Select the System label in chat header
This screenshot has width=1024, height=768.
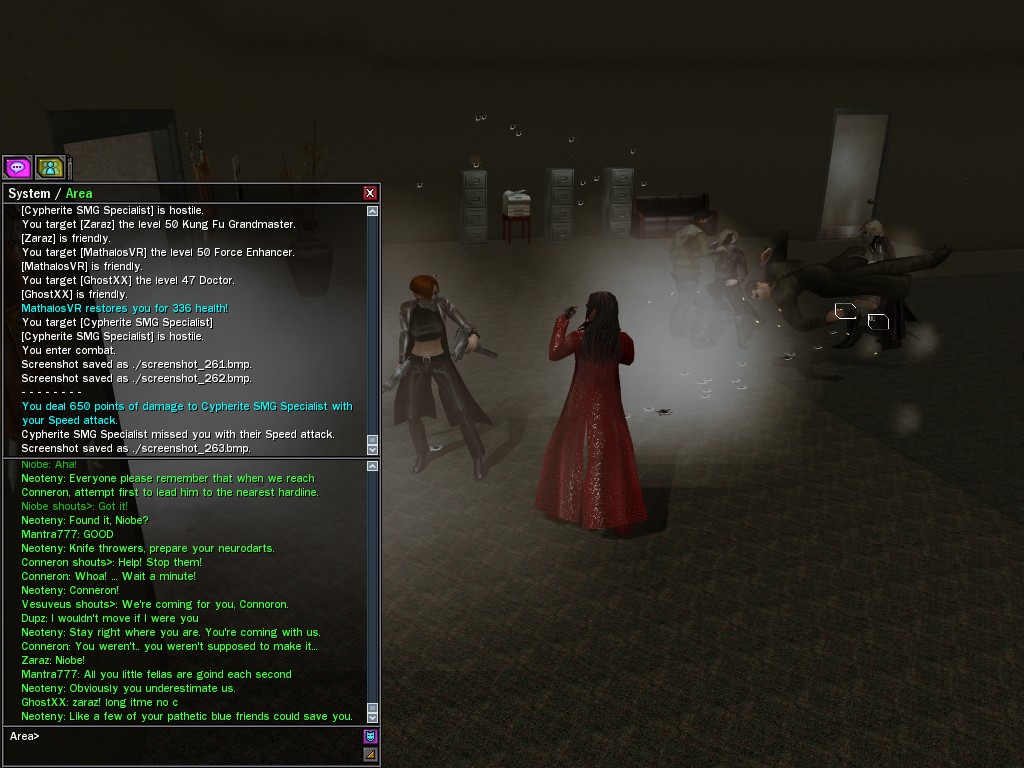coord(28,193)
